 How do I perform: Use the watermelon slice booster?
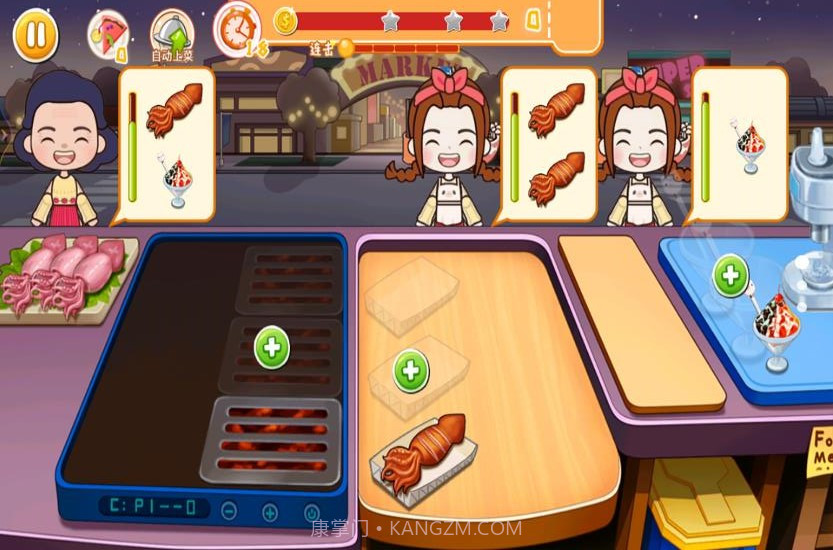[108, 33]
